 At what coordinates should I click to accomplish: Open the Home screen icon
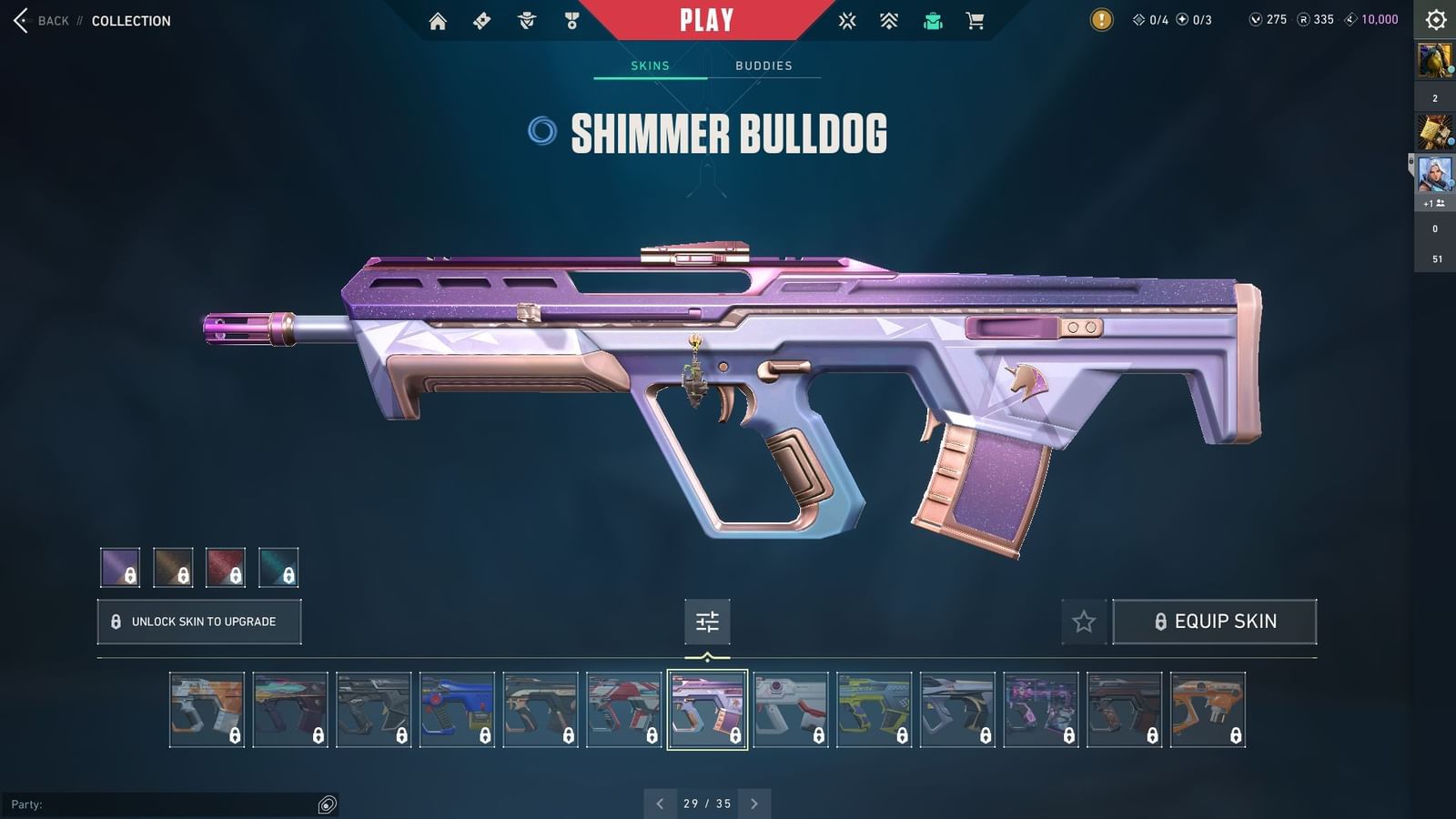pos(437,20)
